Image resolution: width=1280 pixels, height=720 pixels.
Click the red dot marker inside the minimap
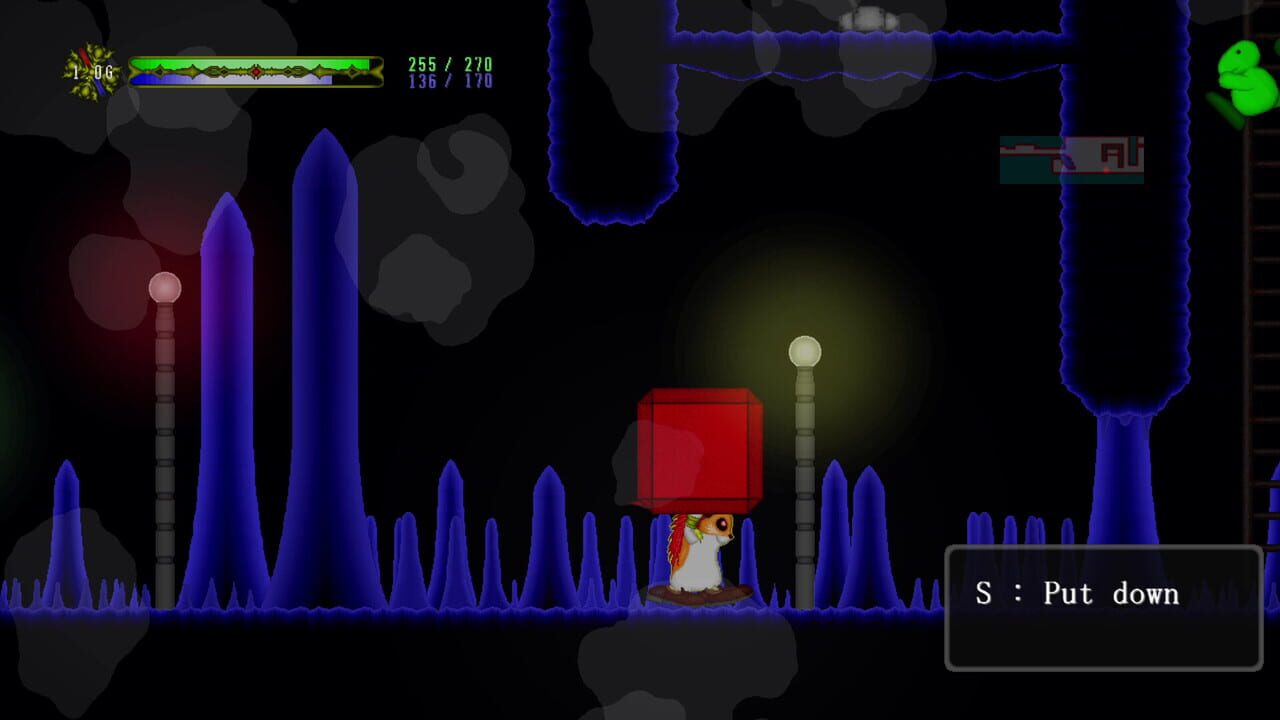click(x=1106, y=169)
